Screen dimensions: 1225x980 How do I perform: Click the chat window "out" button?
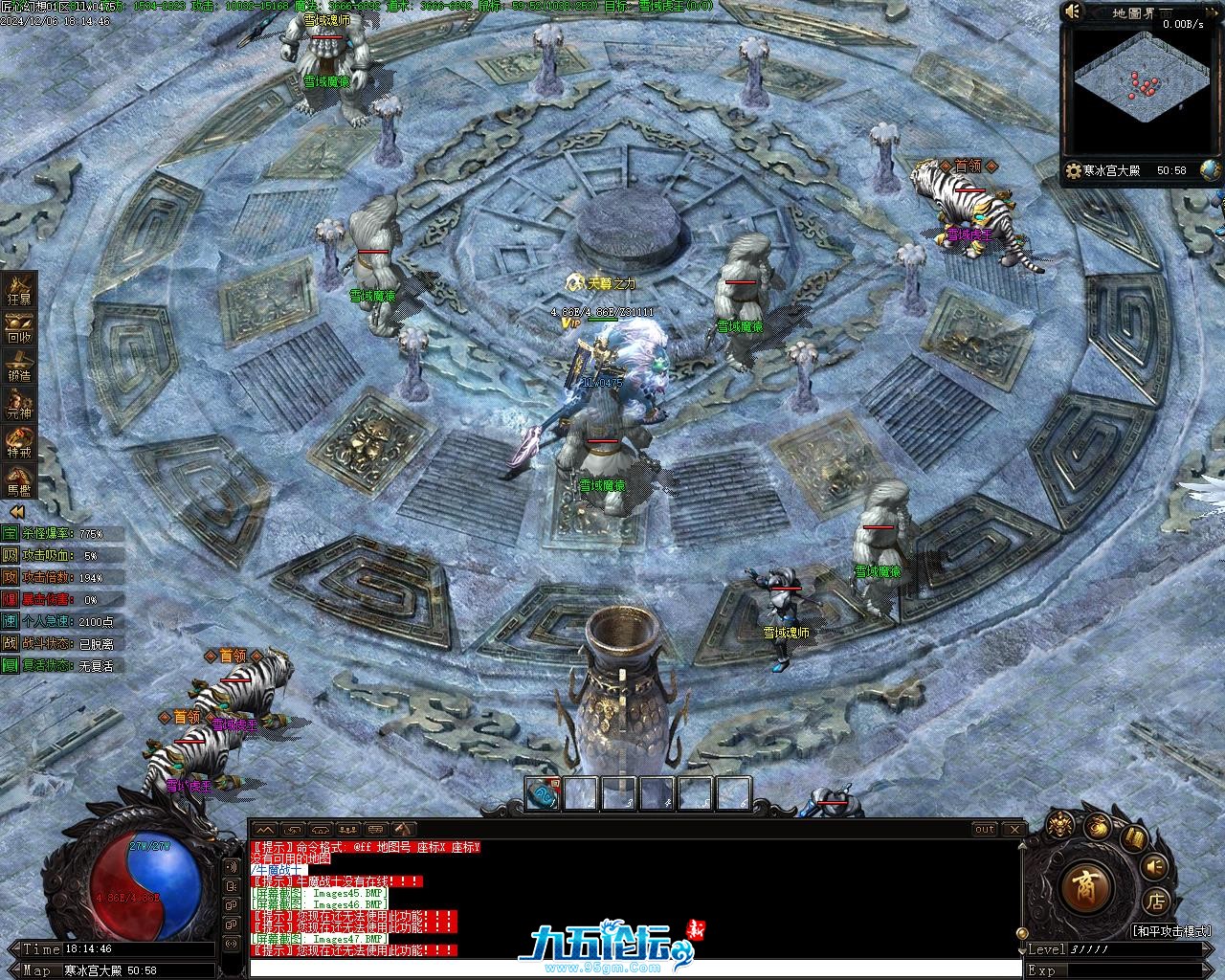pyautogui.click(x=984, y=829)
